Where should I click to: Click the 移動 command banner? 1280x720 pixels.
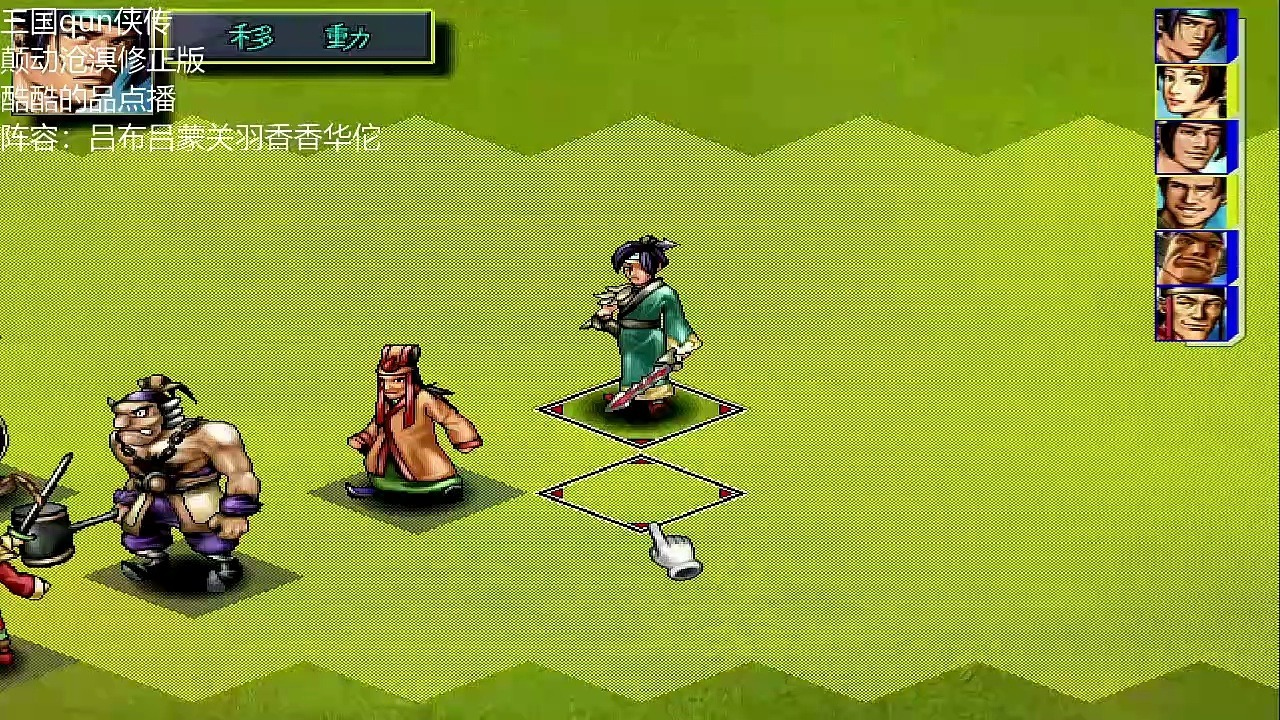[x=300, y=38]
